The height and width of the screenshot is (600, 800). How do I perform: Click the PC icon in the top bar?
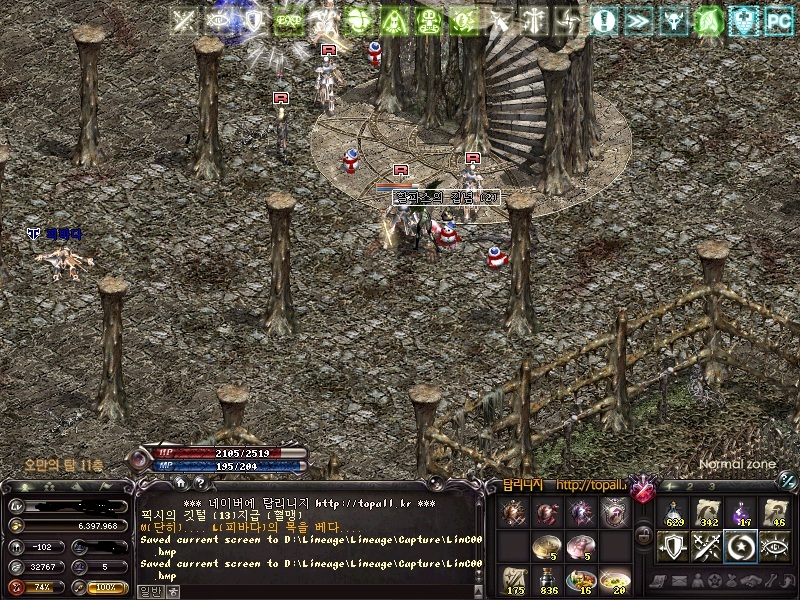(x=777, y=19)
